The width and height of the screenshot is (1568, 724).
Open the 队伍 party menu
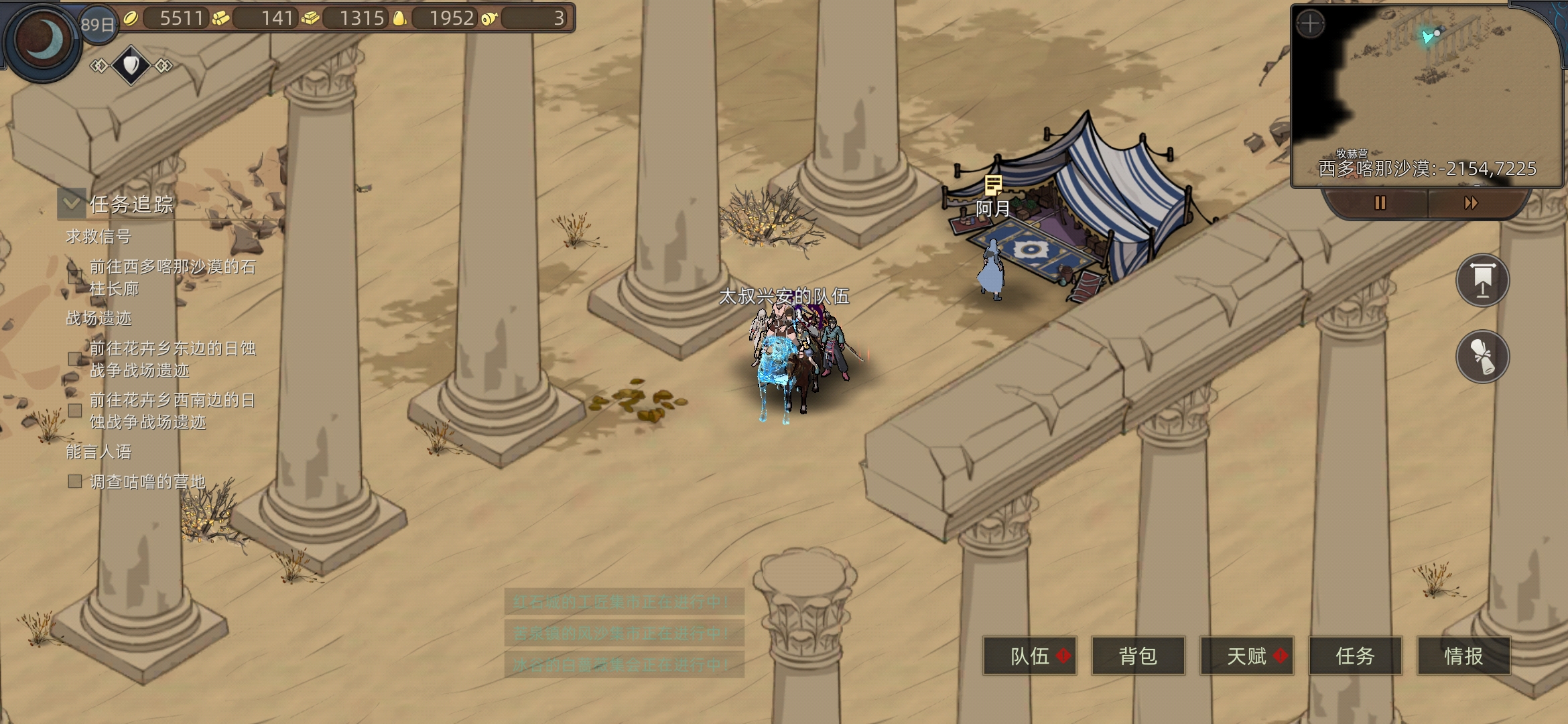click(x=1029, y=656)
